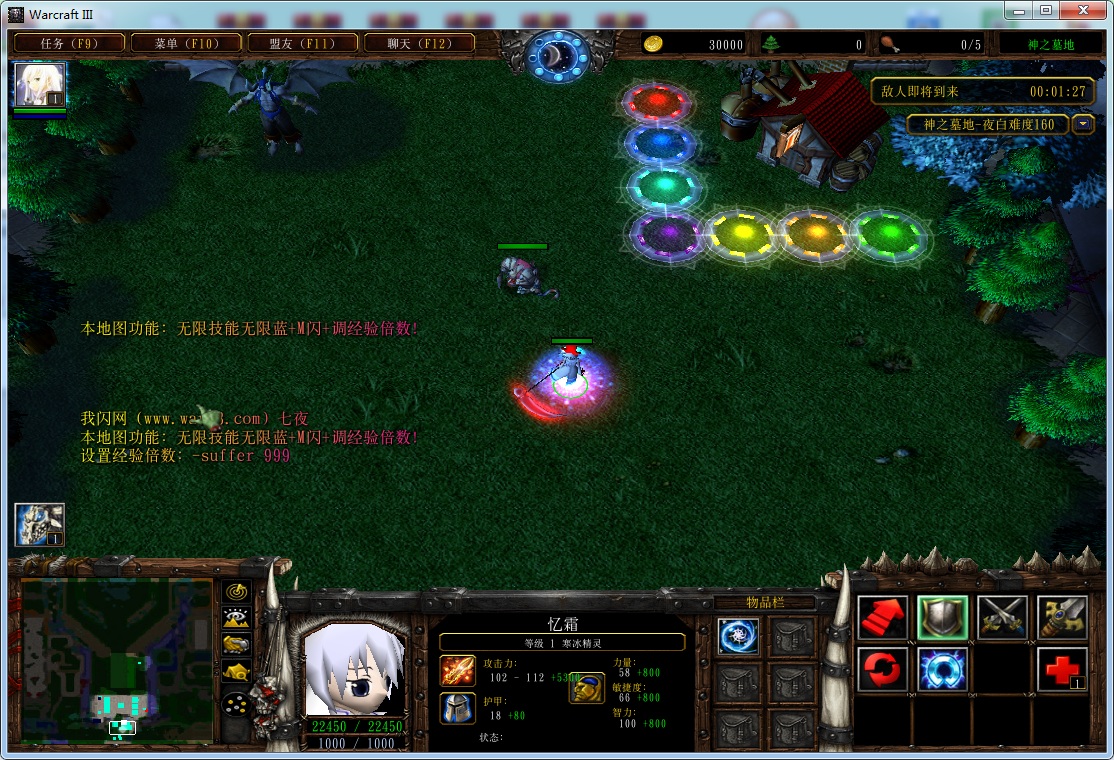Use the blue swirl item in inventory
This screenshot has width=1114, height=760.
pos(738,636)
